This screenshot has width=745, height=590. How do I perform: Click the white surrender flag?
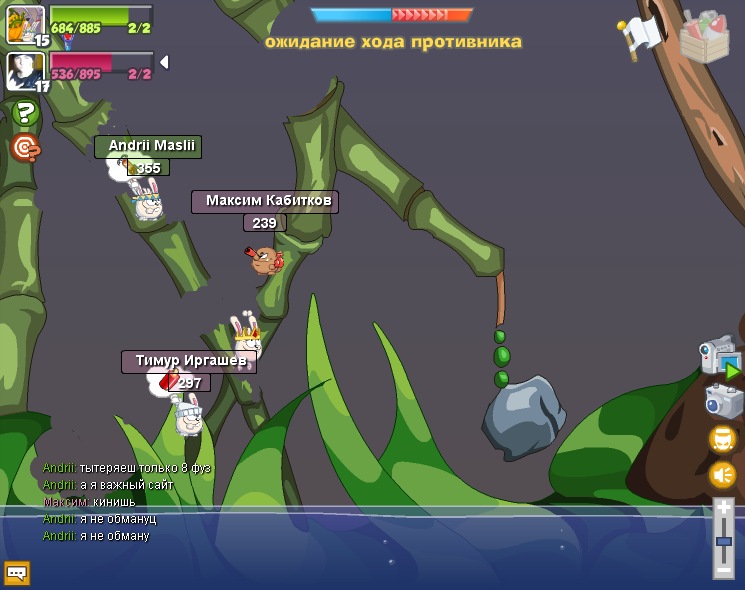tap(639, 35)
